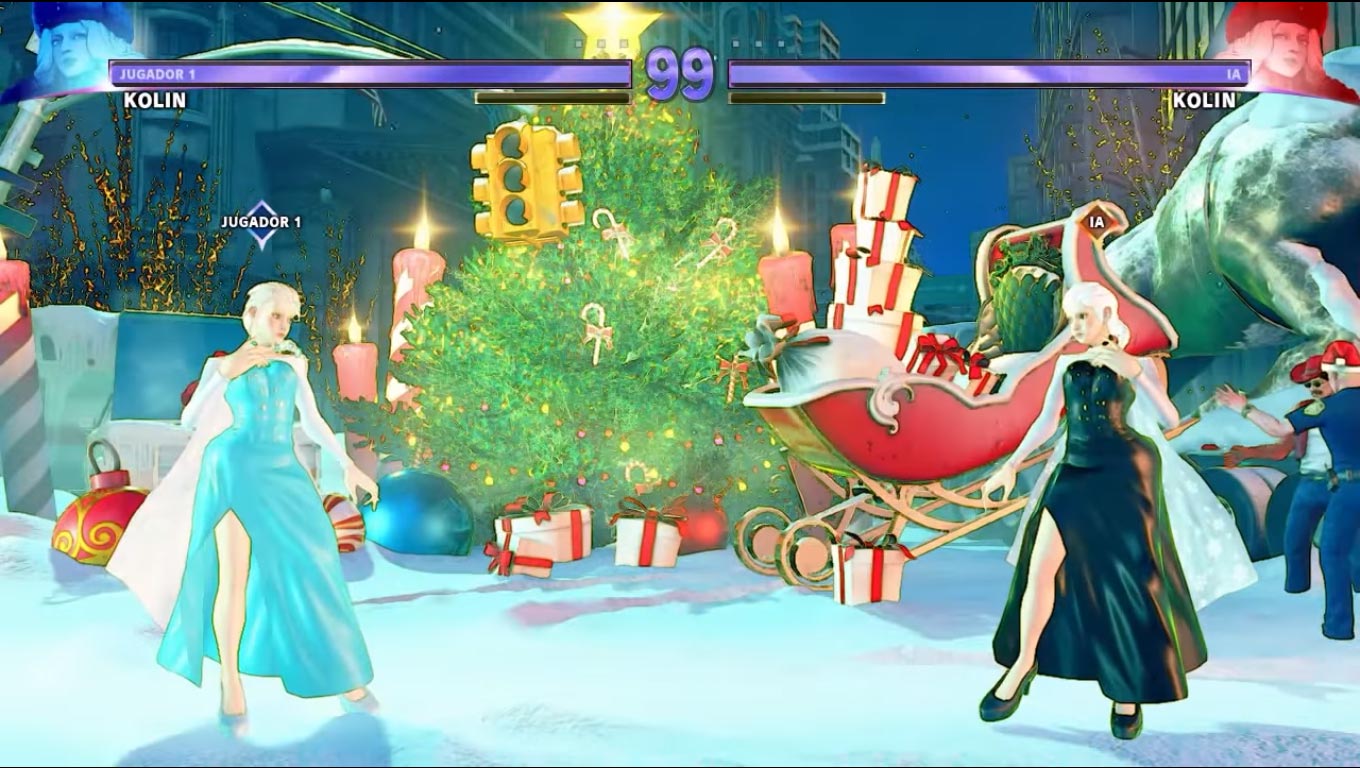Screen dimensions: 1360x768
Task: Click the JUGADOR 1 diamond indicator above Player 1
Action: (261, 222)
